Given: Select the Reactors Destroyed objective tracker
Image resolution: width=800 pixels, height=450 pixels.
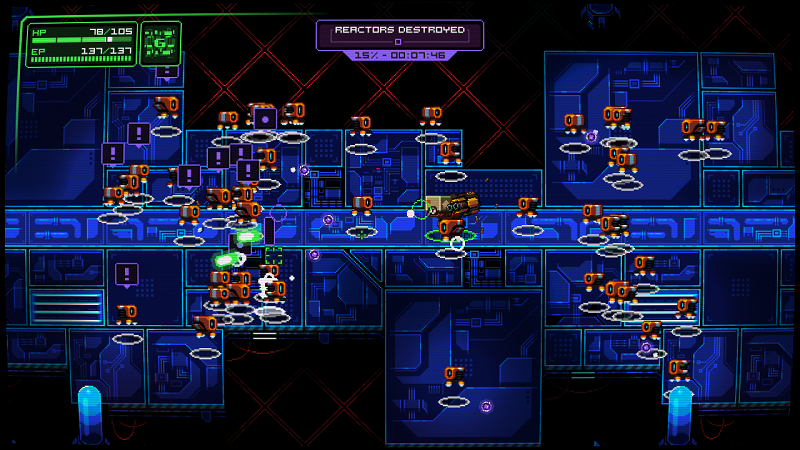Looking at the screenshot, I should (x=399, y=35).
